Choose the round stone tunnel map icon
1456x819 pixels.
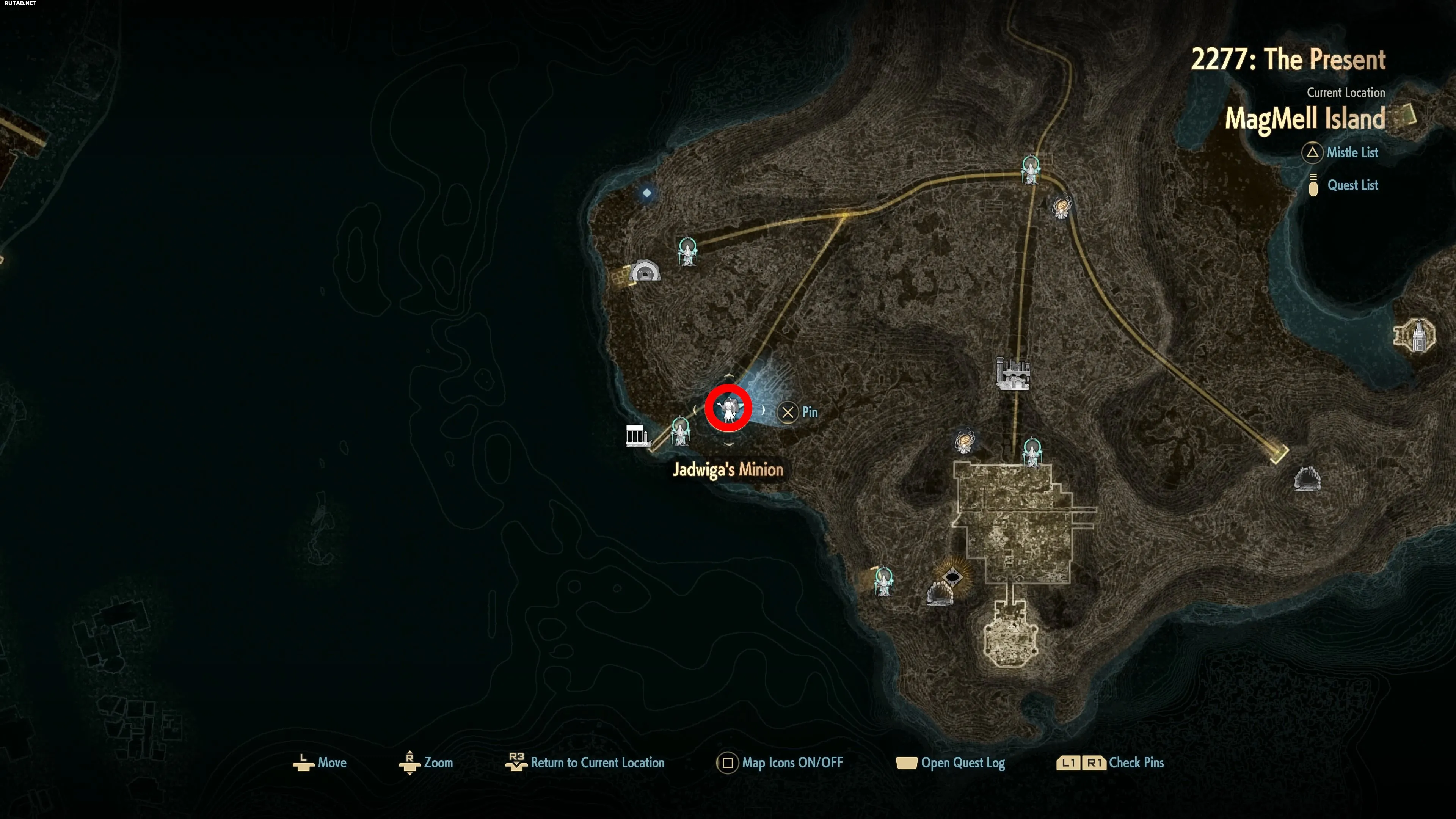click(644, 271)
